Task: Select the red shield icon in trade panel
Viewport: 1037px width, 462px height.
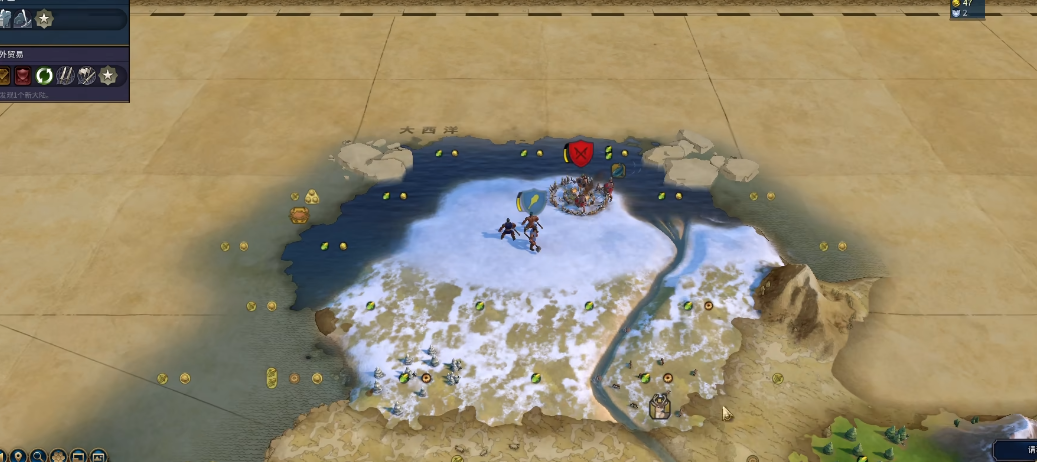Action: 23,76
